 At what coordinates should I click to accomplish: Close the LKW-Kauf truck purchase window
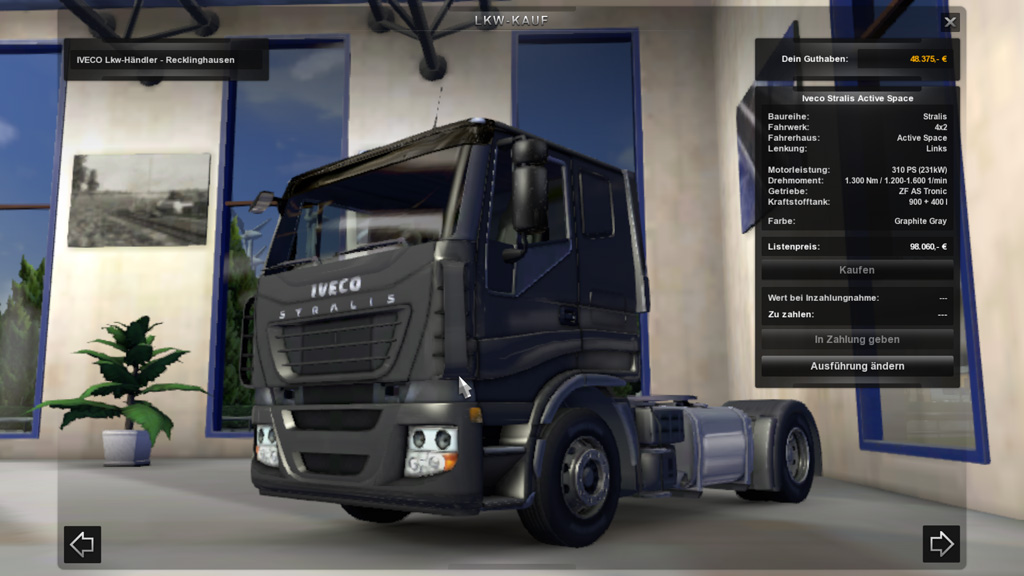(x=950, y=22)
